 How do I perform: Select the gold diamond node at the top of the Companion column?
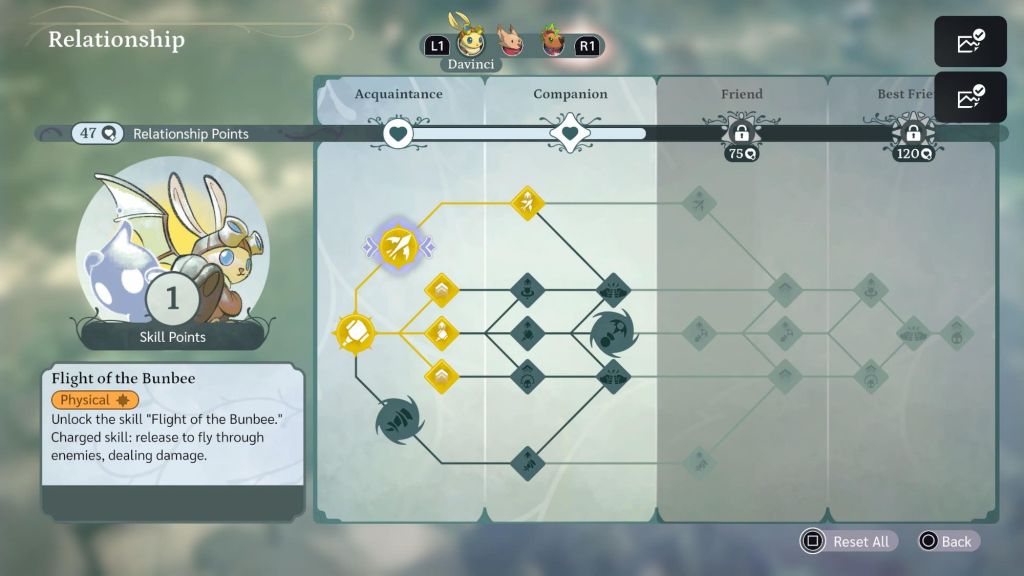527,203
